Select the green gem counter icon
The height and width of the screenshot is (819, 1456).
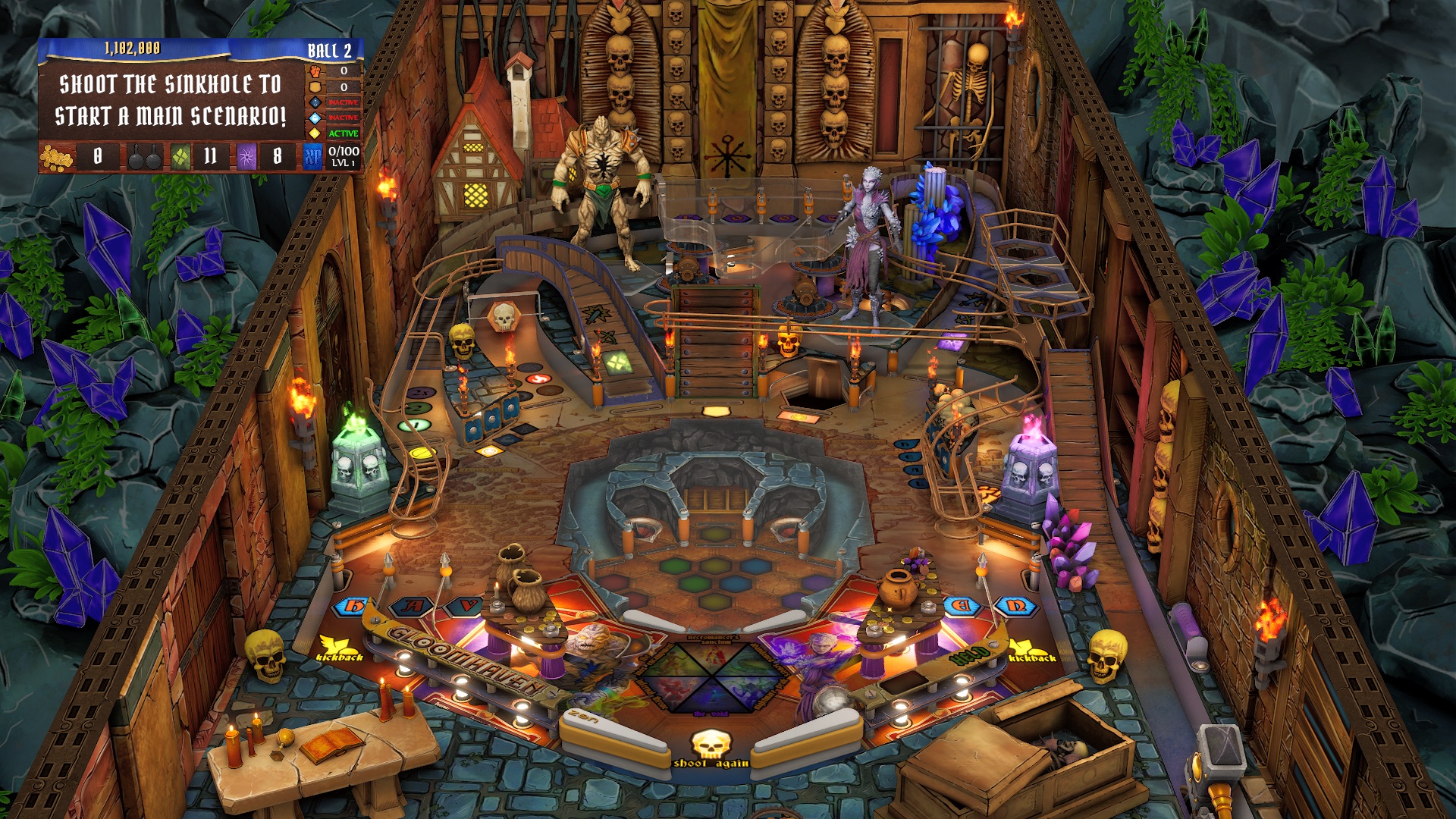pos(180,158)
